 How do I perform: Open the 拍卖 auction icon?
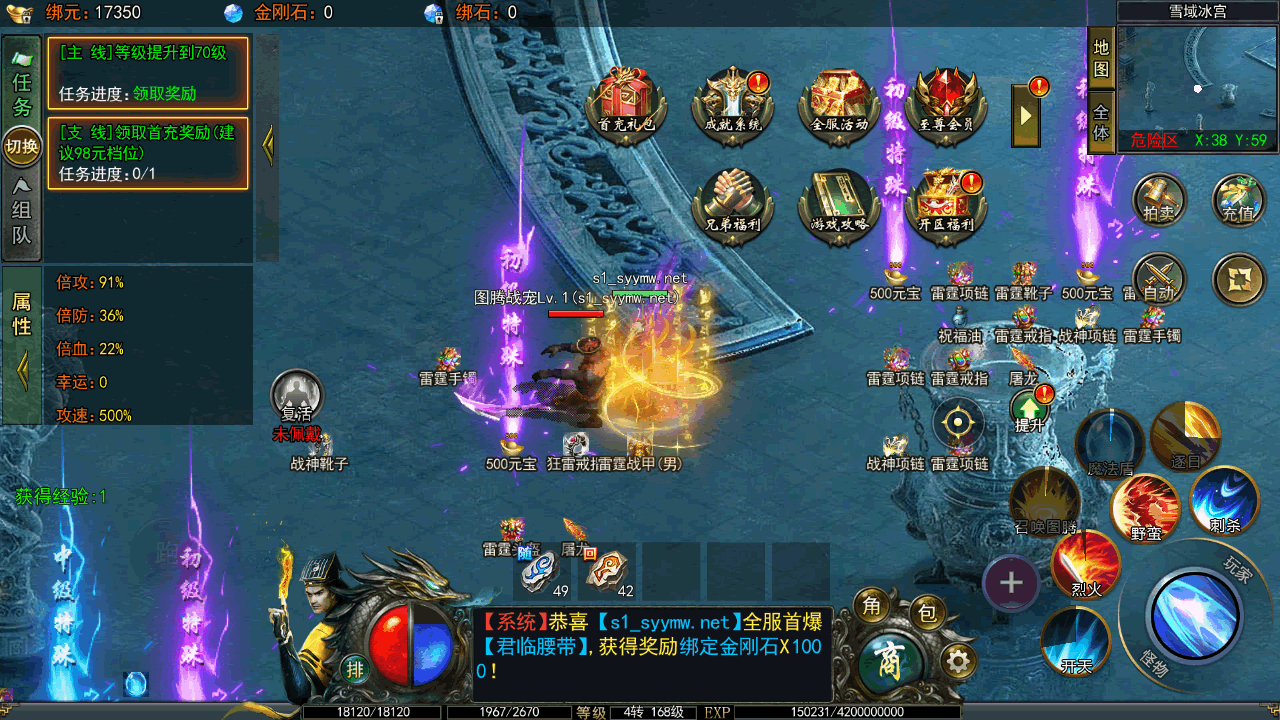tap(1159, 199)
